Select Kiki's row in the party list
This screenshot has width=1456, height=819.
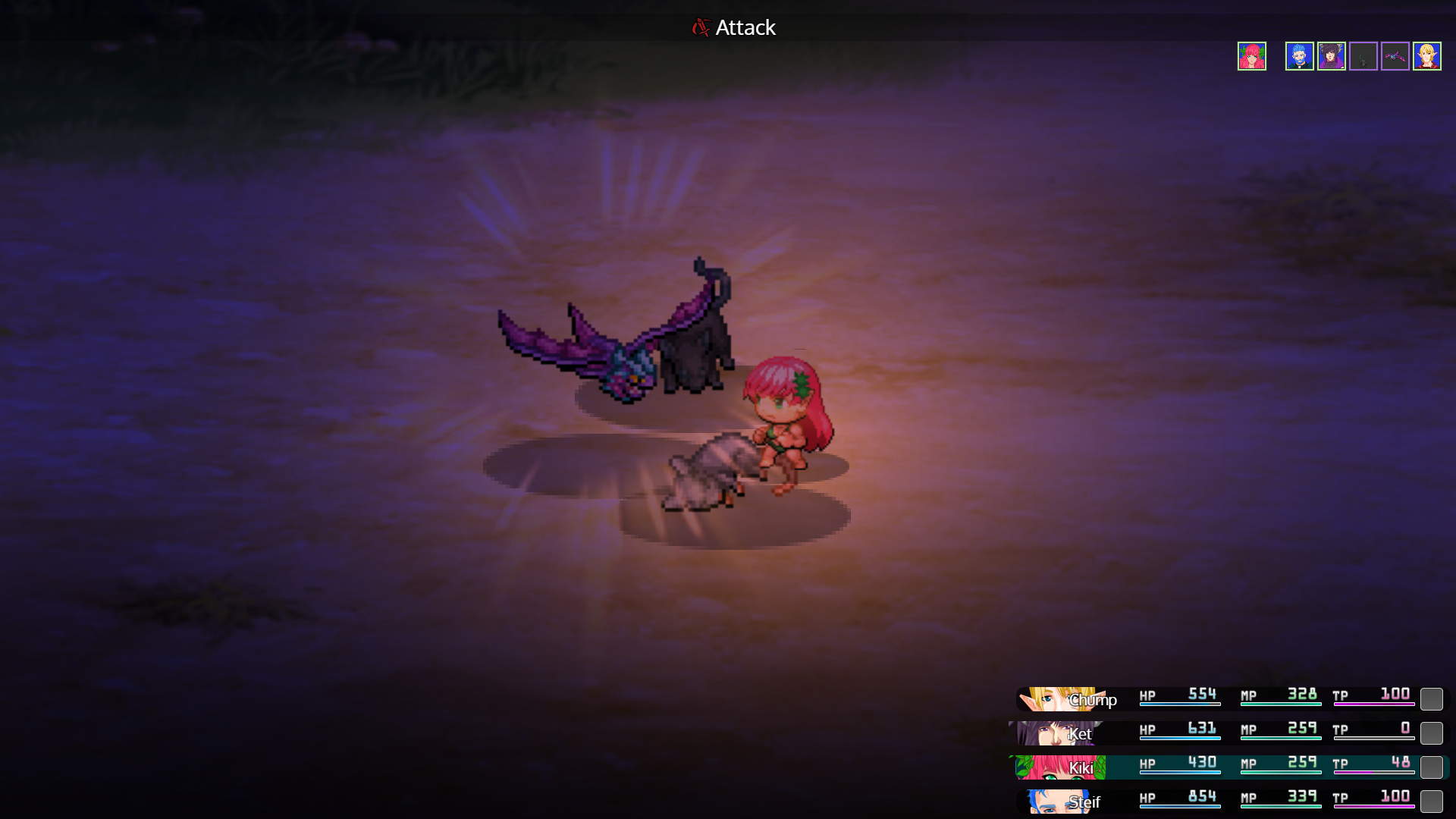point(1228,767)
